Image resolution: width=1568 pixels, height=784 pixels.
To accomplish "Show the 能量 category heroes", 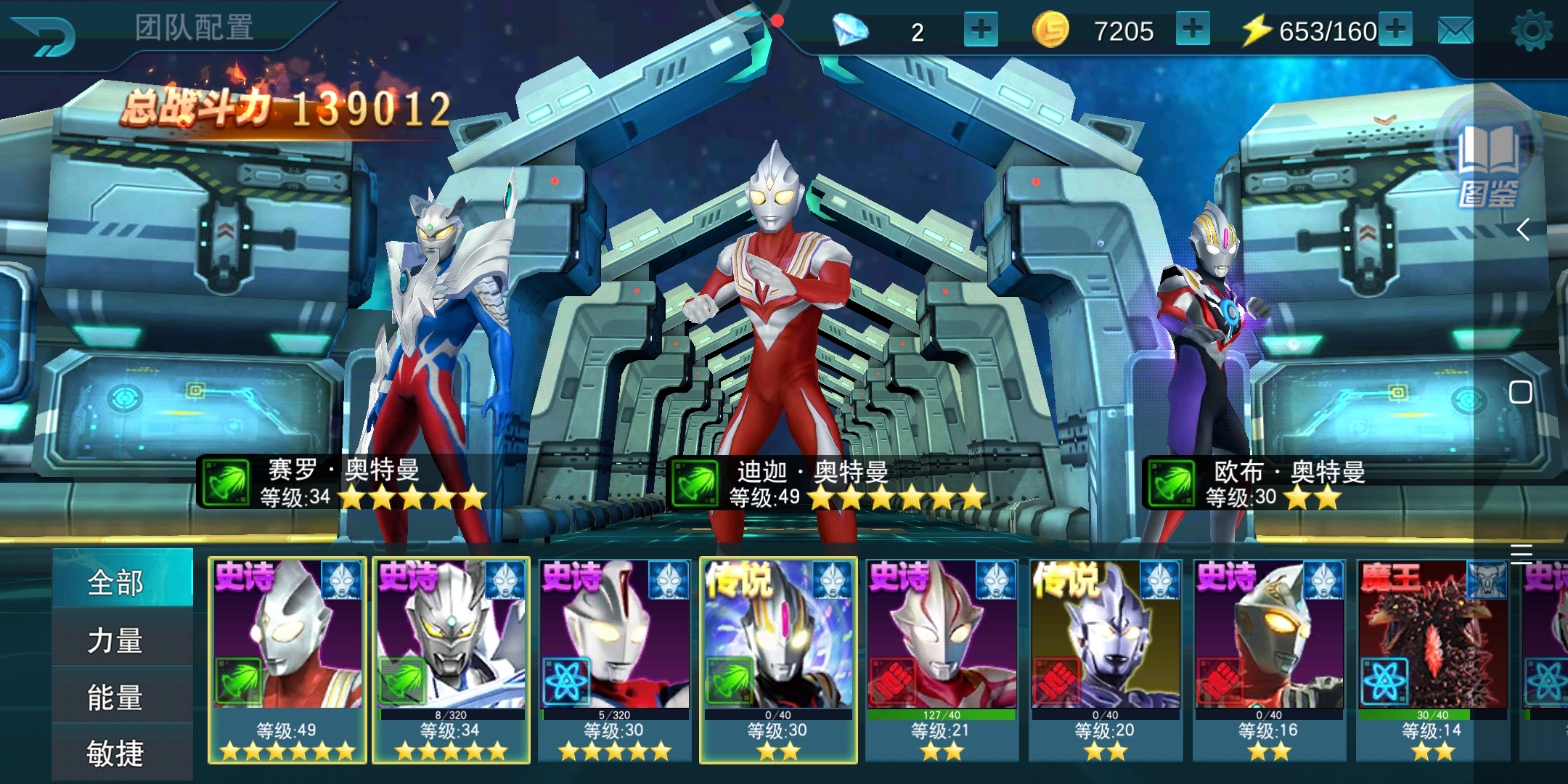I will 116,697.
